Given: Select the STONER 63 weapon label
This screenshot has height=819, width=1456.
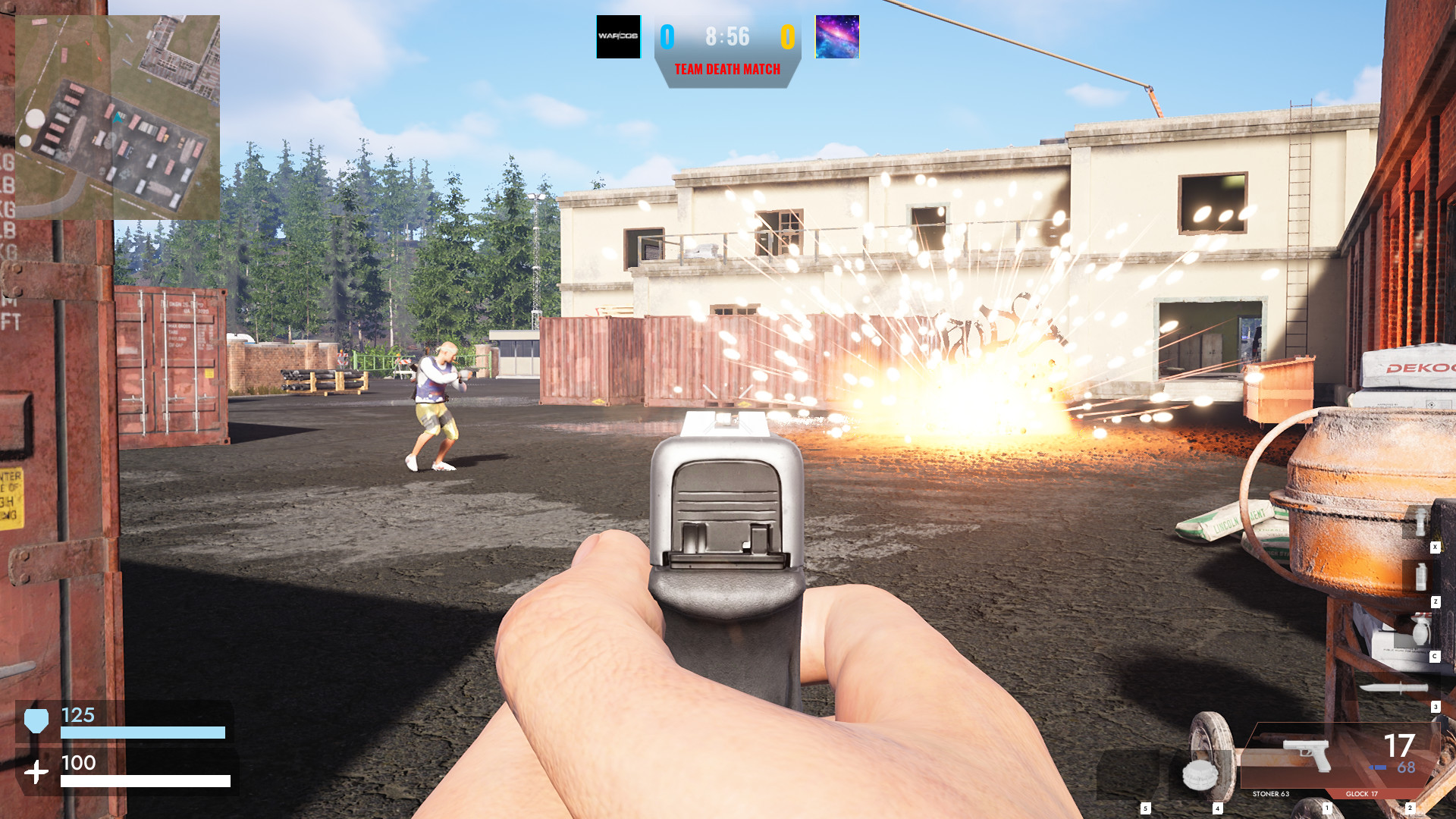Looking at the screenshot, I should (x=1271, y=794).
